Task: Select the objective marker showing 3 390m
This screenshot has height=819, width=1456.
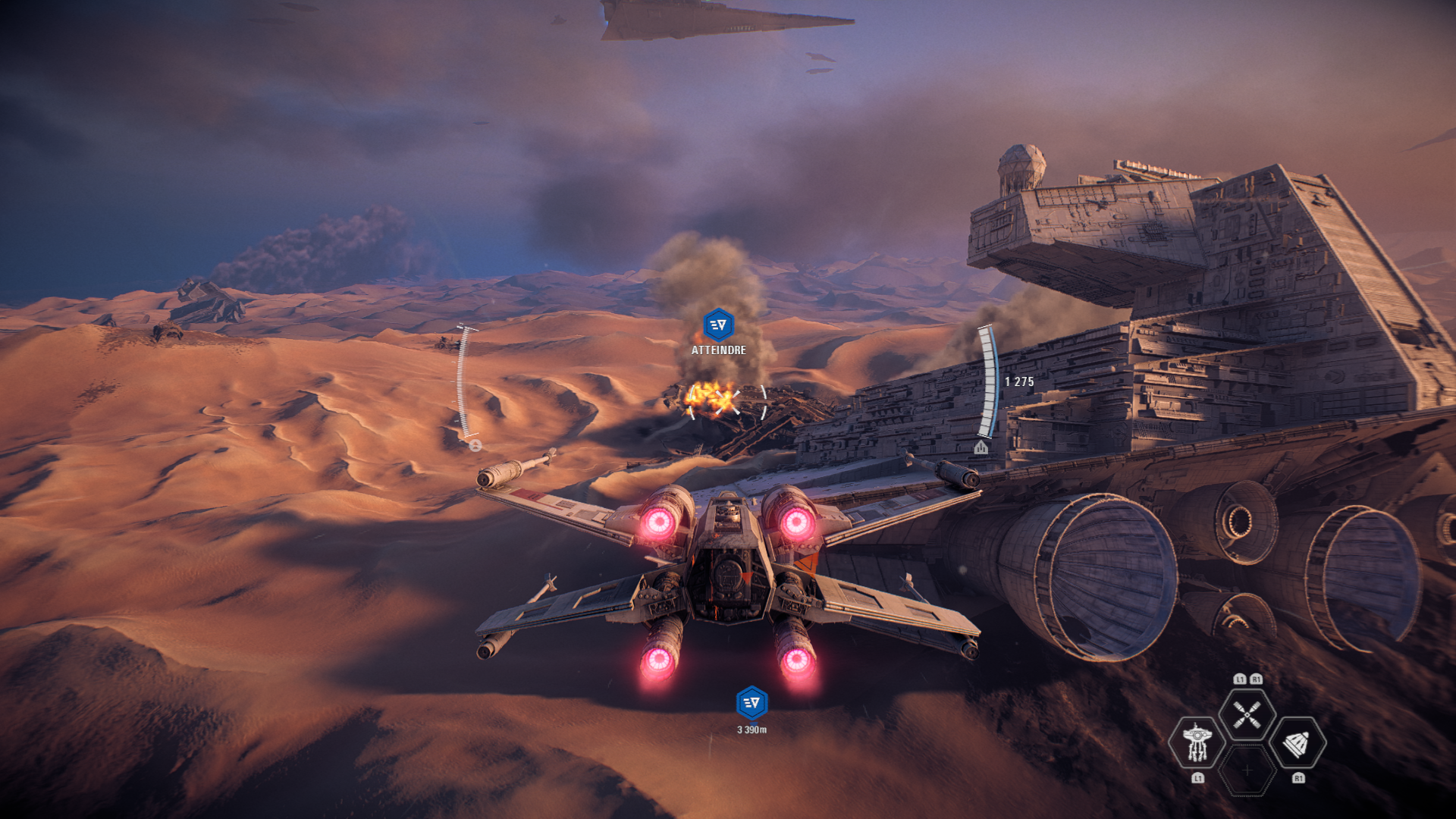Action: (752, 703)
